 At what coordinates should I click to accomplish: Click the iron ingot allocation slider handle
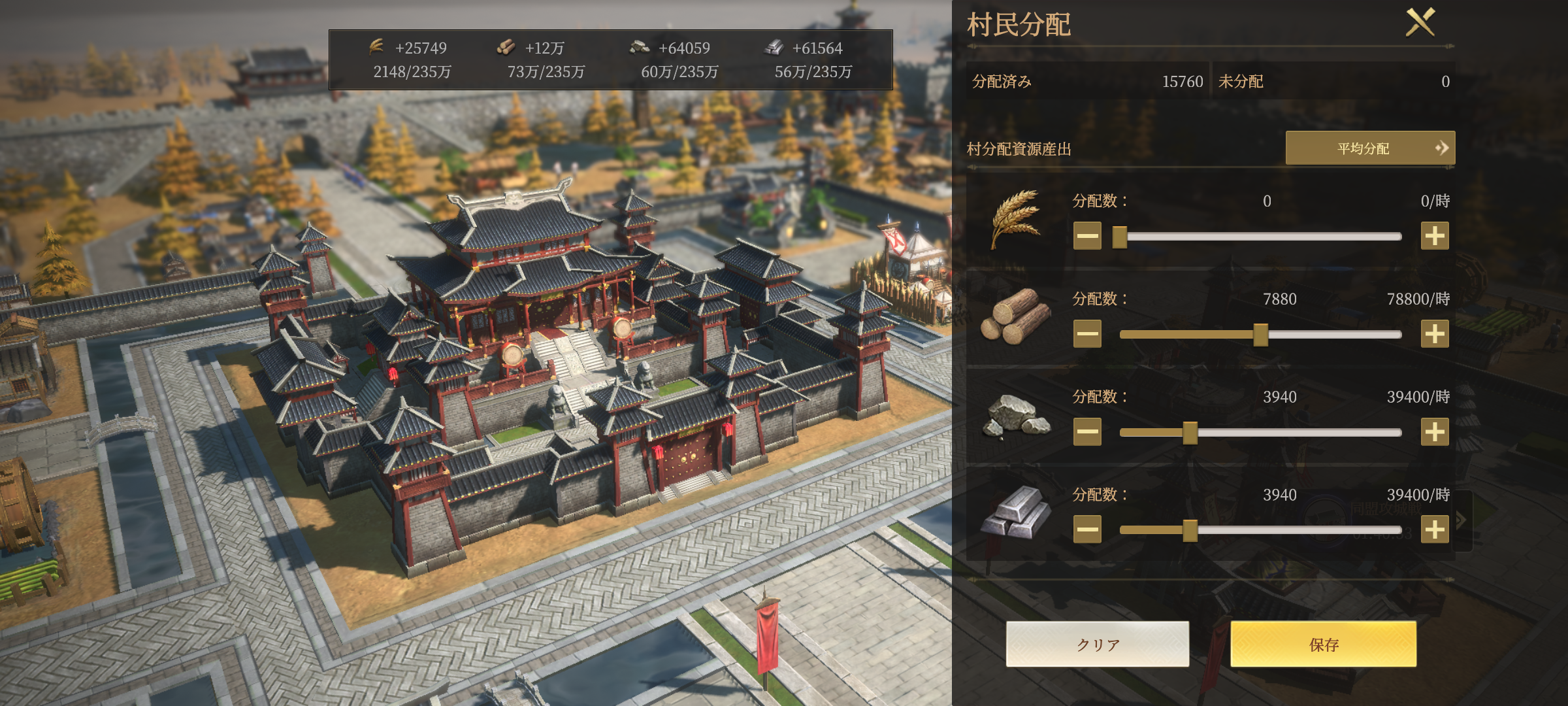(x=1190, y=530)
